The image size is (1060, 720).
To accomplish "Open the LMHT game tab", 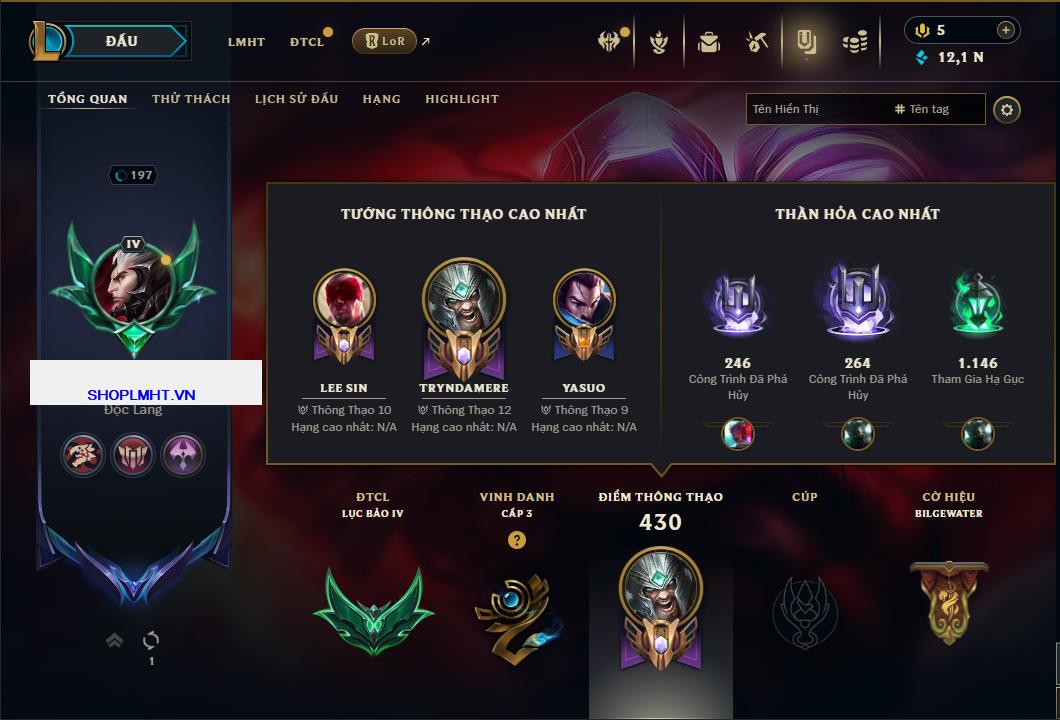I will coord(246,42).
